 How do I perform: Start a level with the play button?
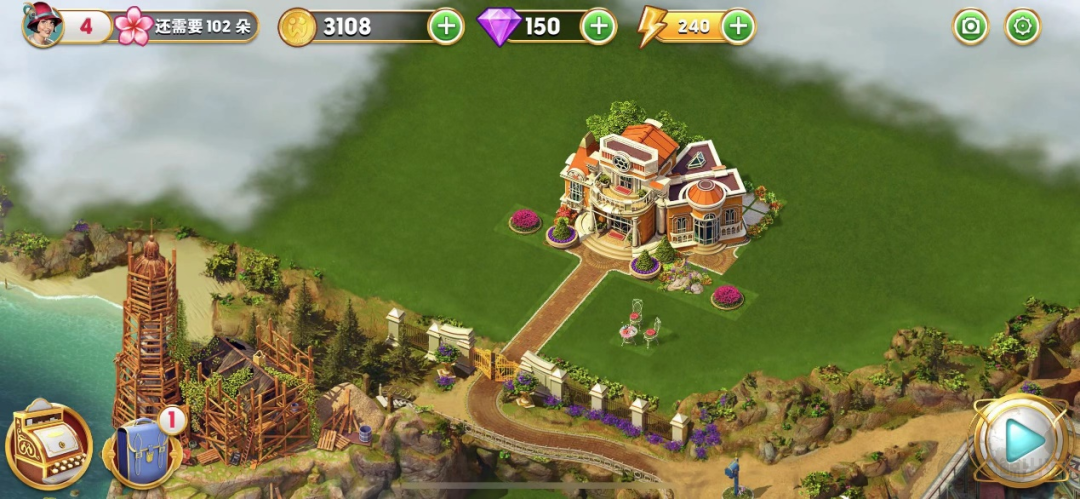(x=1023, y=441)
